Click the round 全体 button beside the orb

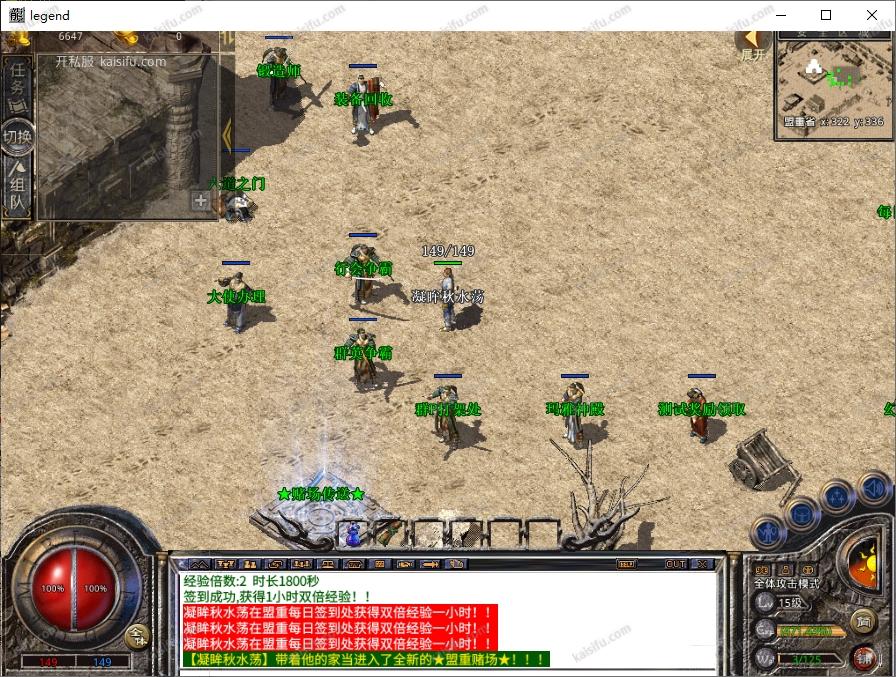pyautogui.click(x=137, y=635)
